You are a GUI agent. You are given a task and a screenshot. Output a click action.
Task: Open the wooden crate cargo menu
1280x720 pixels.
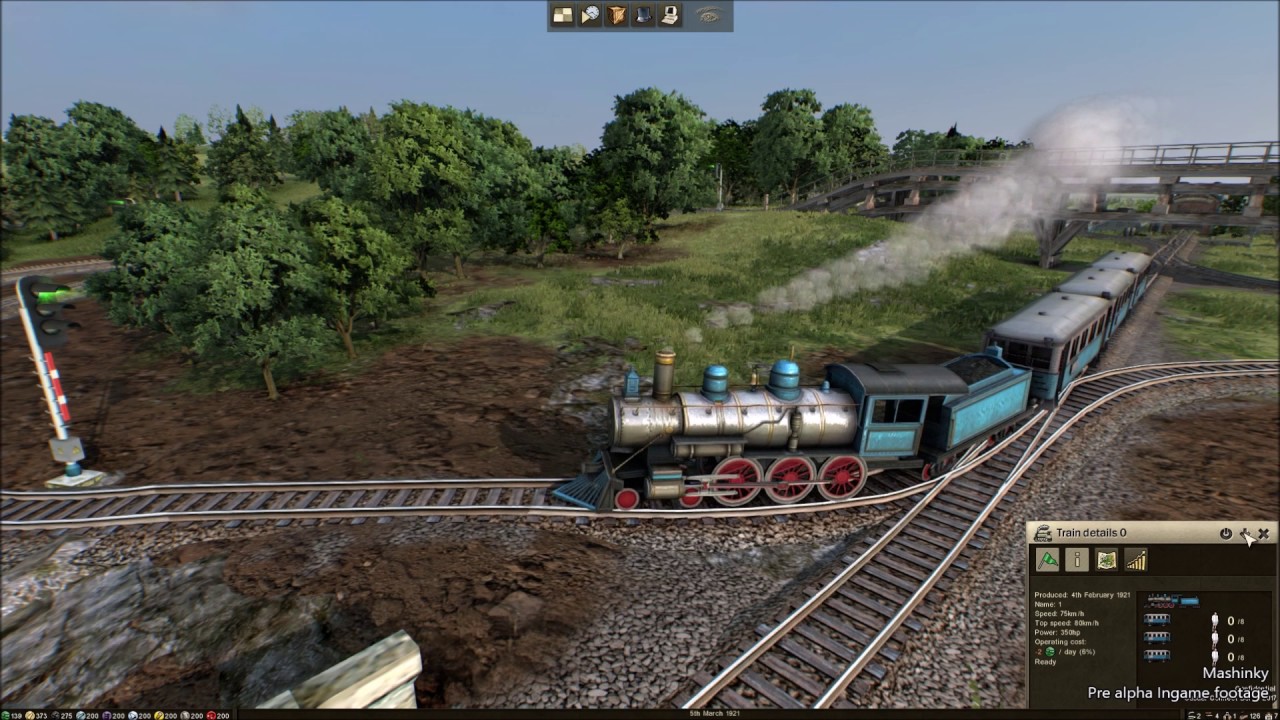617,15
